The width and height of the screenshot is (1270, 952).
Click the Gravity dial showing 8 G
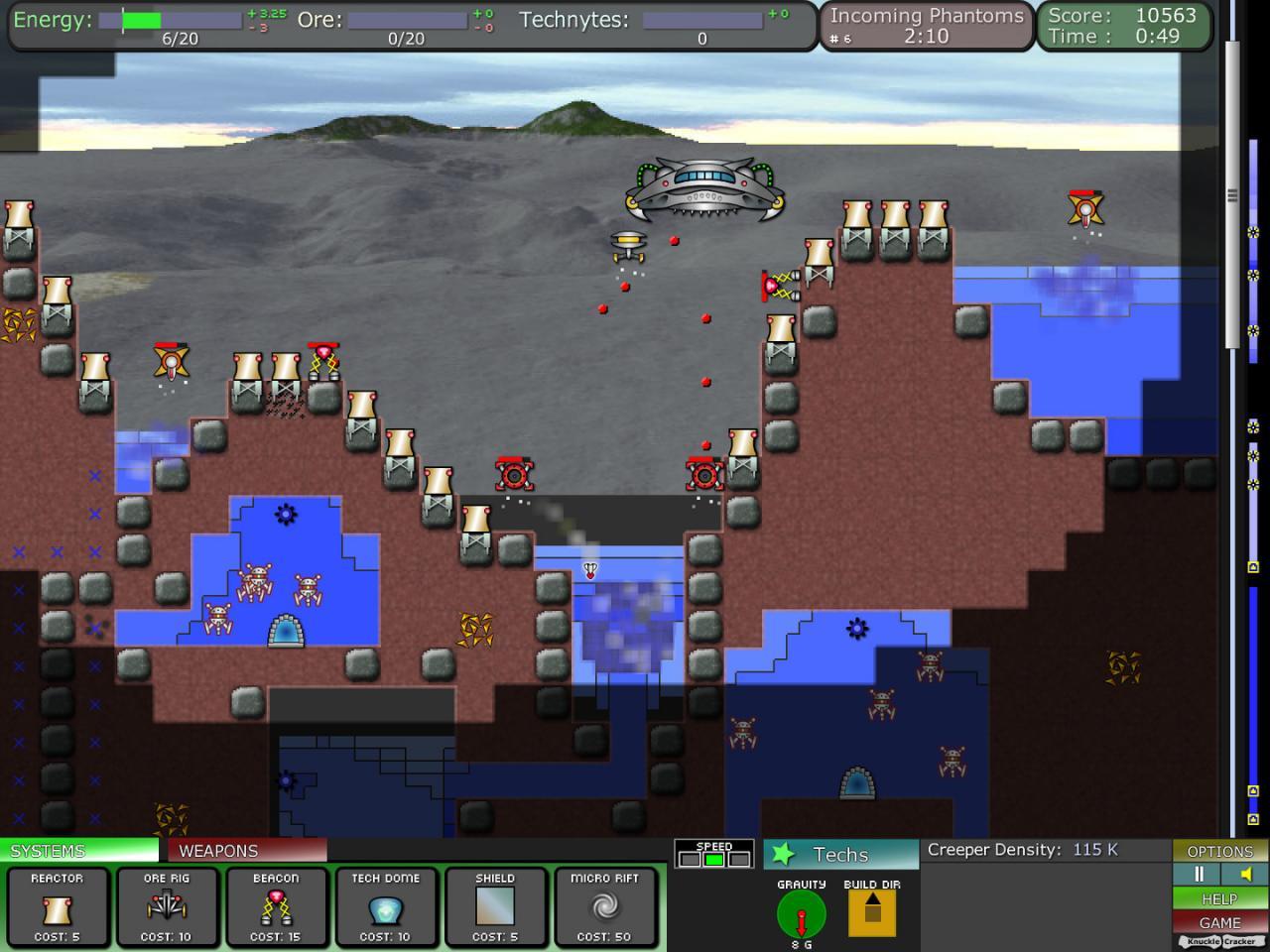(x=800, y=914)
